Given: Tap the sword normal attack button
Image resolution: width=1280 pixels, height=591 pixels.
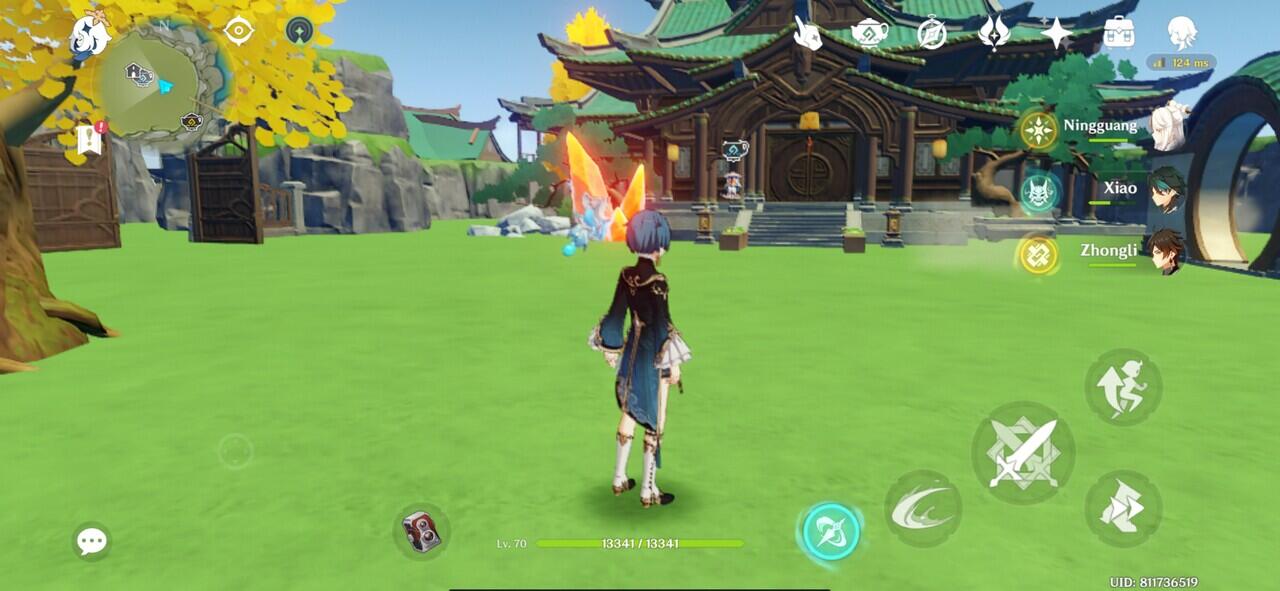Looking at the screenshot, I should click(1023, 453).
